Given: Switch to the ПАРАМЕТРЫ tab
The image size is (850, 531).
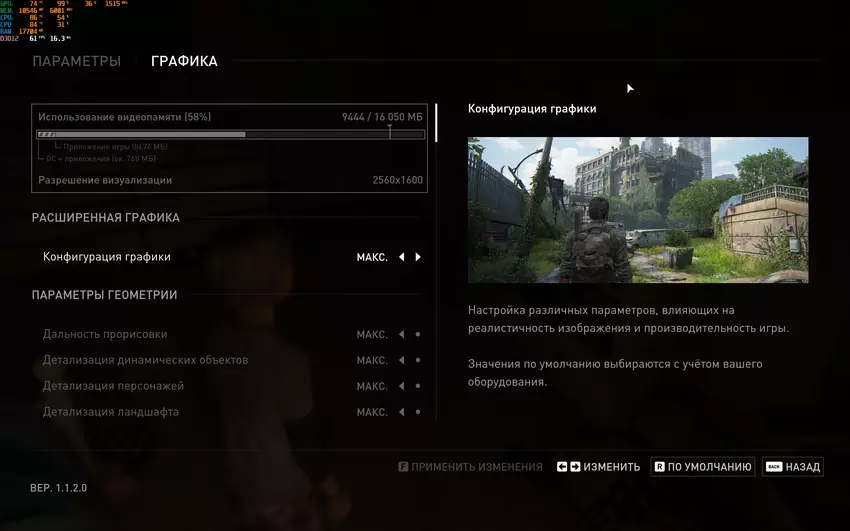Looking at the screenshot, I should point(76,62).
